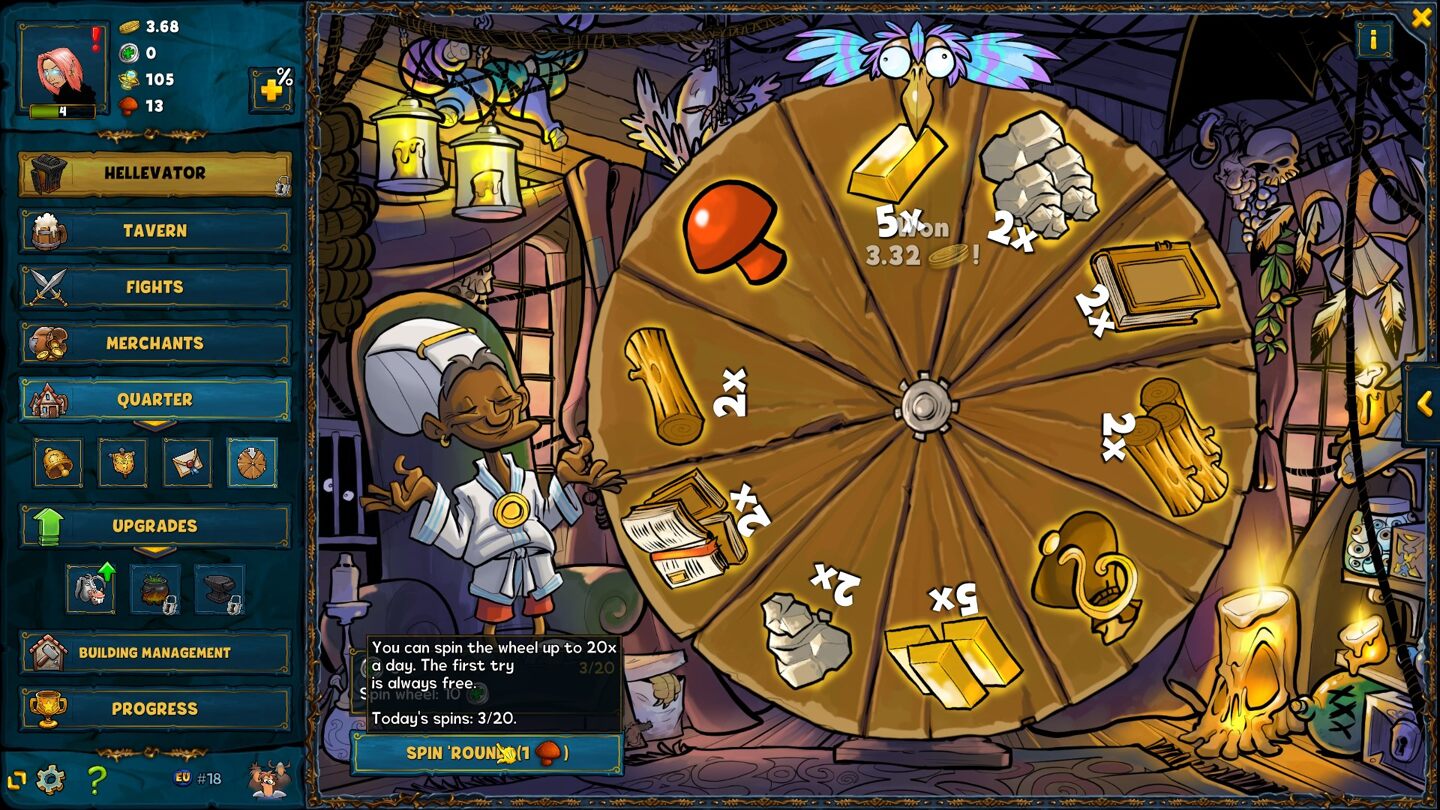Open Building Management

155,652
